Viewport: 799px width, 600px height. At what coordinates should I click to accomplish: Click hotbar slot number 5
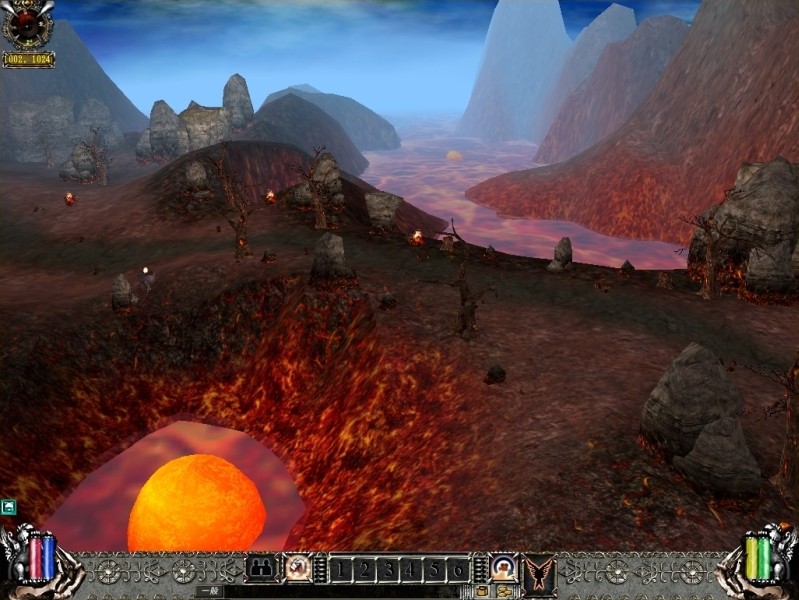435,570
